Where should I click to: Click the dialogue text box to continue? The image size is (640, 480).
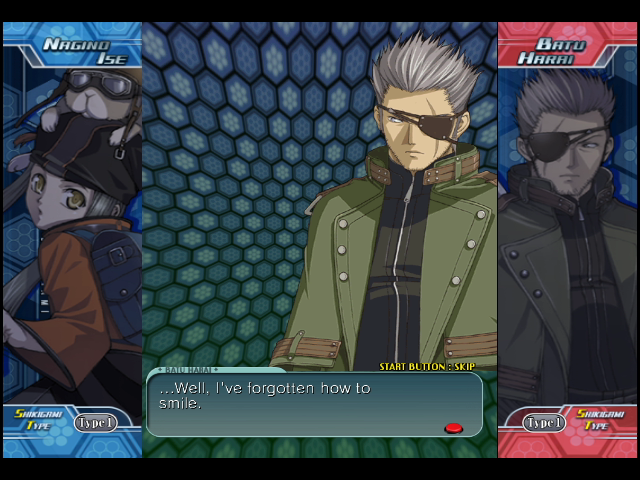(x=314, y=403)
